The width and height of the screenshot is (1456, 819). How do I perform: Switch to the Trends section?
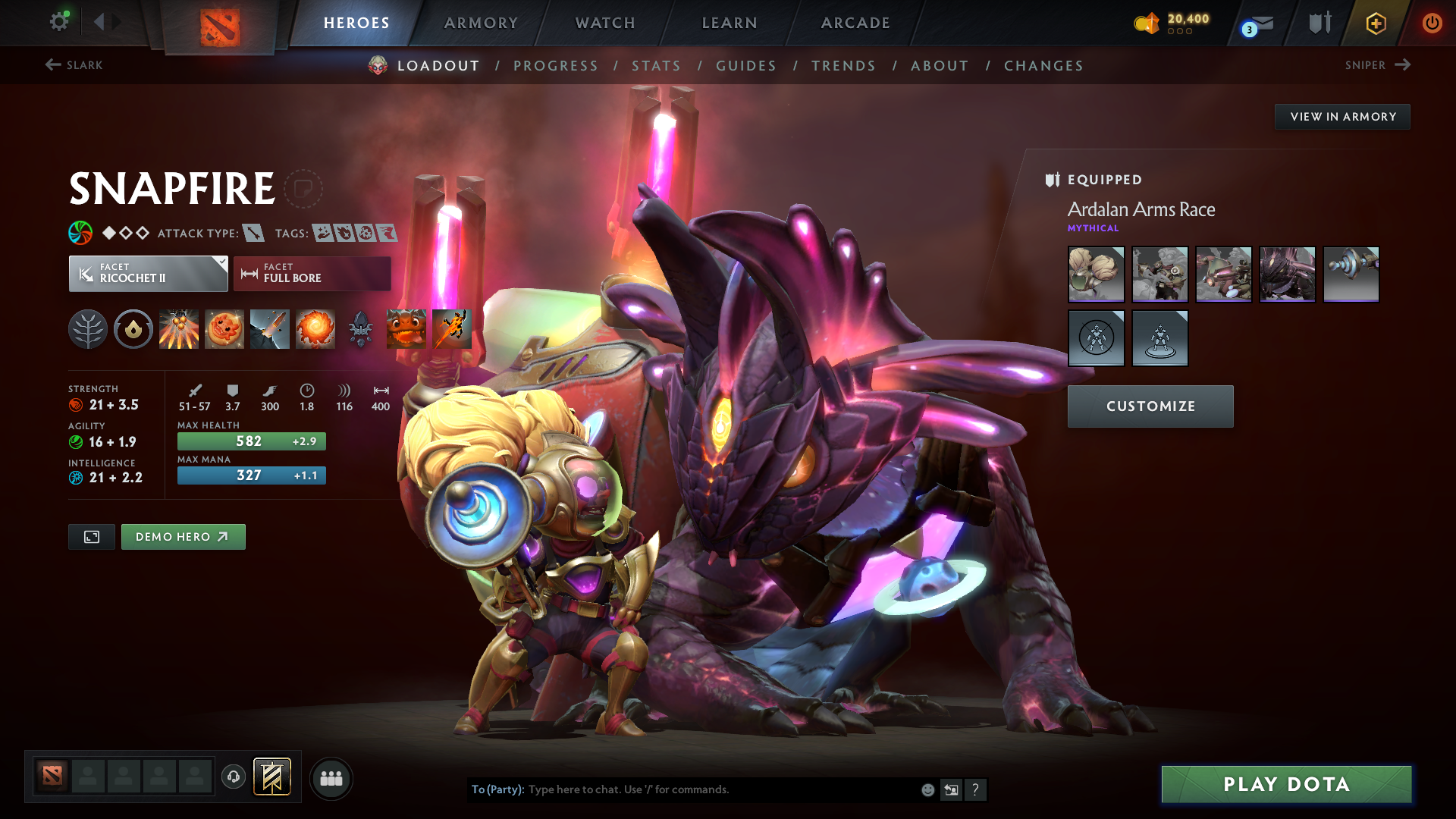point(843,66)
